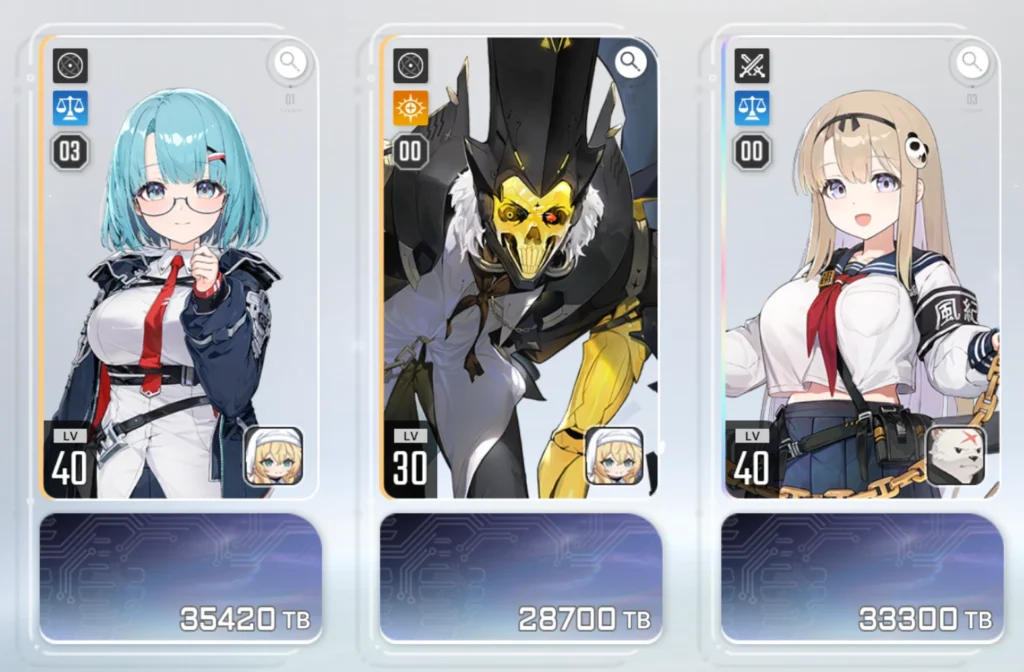Click the crossed swords class icon
The width and height of the screenshot is (1024, 672).
[x=751, y=66]
